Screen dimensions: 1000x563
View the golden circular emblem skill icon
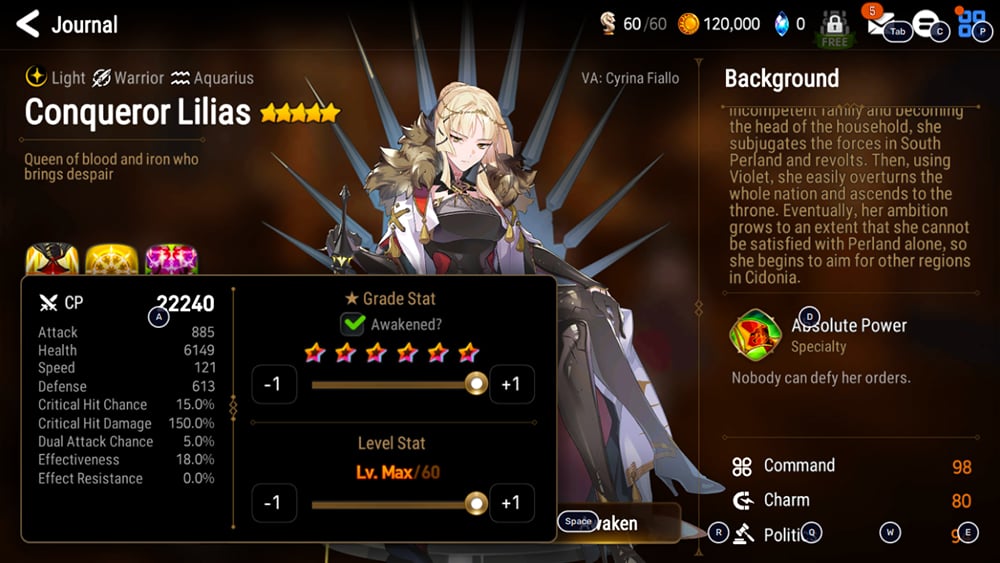point(110,262)
